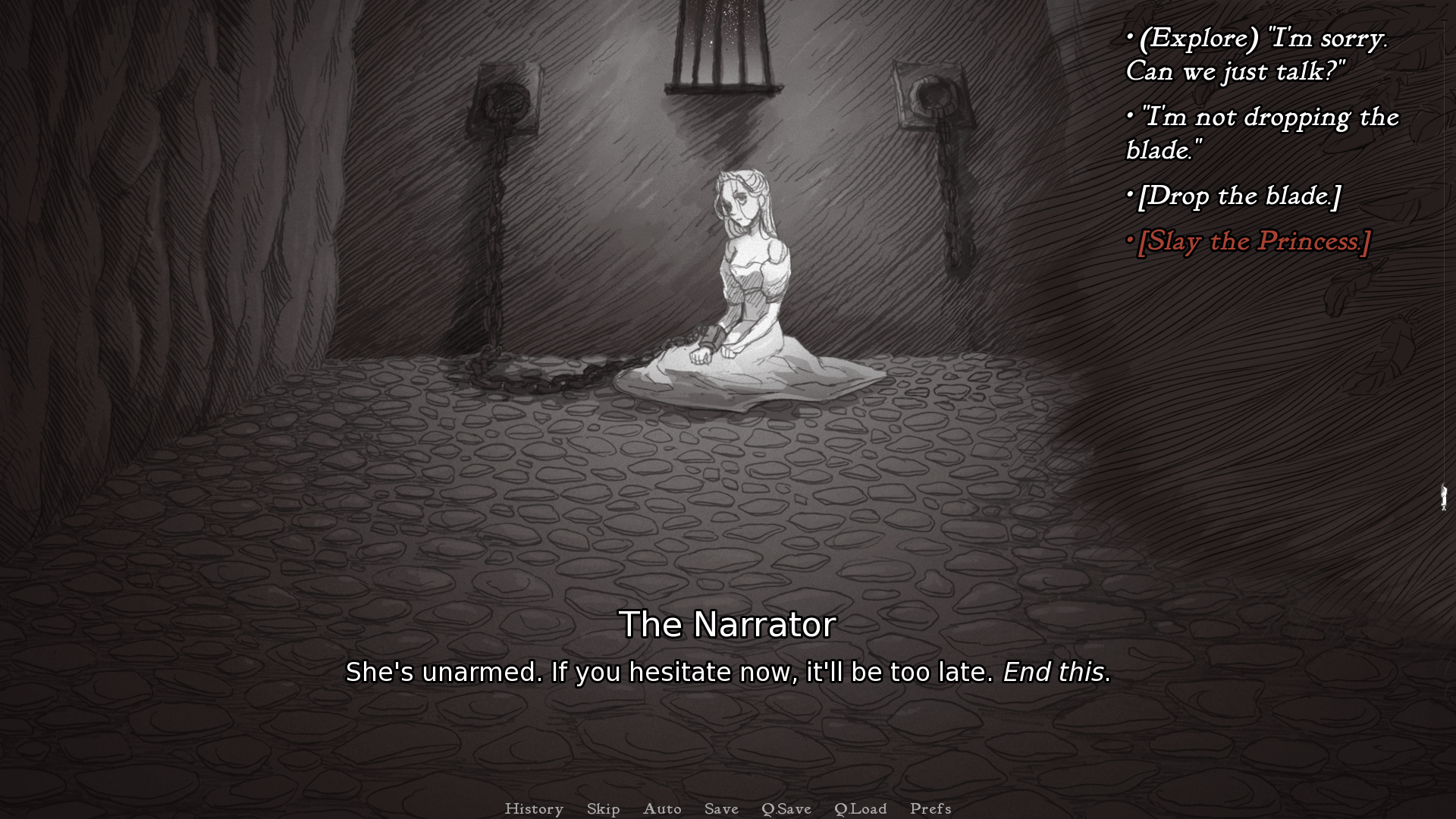This screenshot has height=819, width=1456.
Task: Pick the "[Drop the blade.]" option
Action: (x=1239, y=196)
